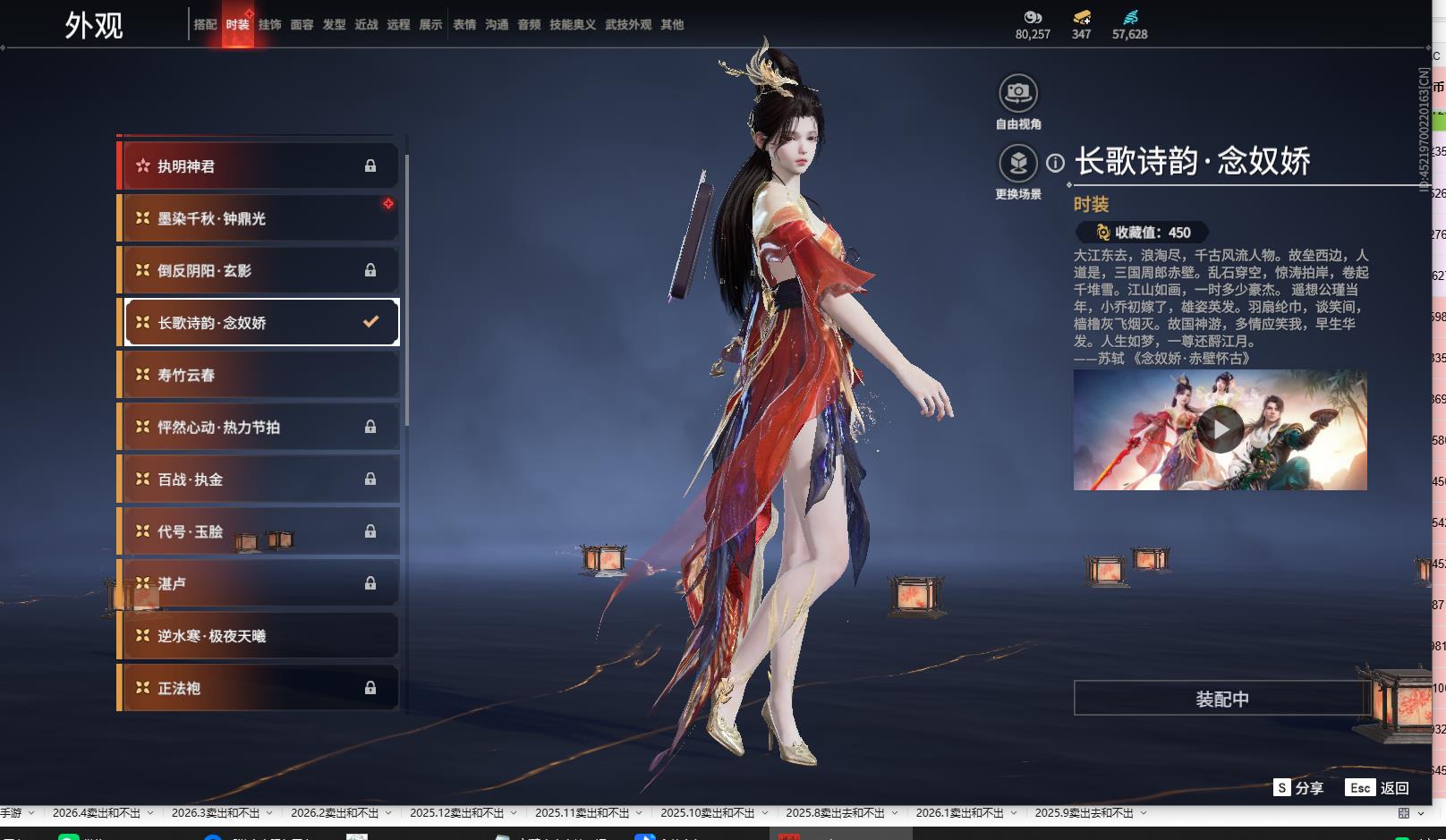Play the outfit preview video
This screenshot has width=1446, height=840.
pos(1221,429)
